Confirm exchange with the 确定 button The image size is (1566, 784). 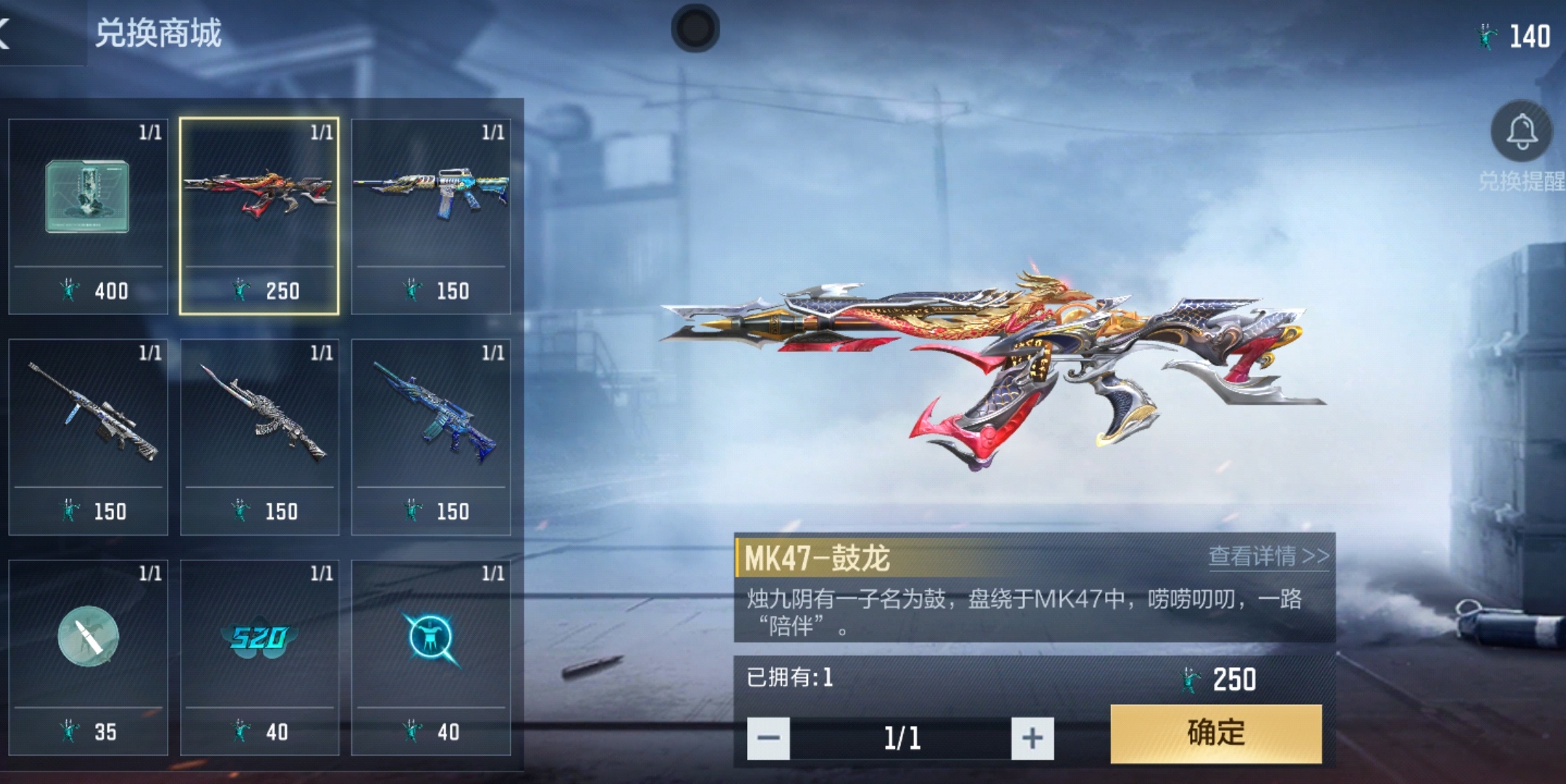pos(1212,733)
